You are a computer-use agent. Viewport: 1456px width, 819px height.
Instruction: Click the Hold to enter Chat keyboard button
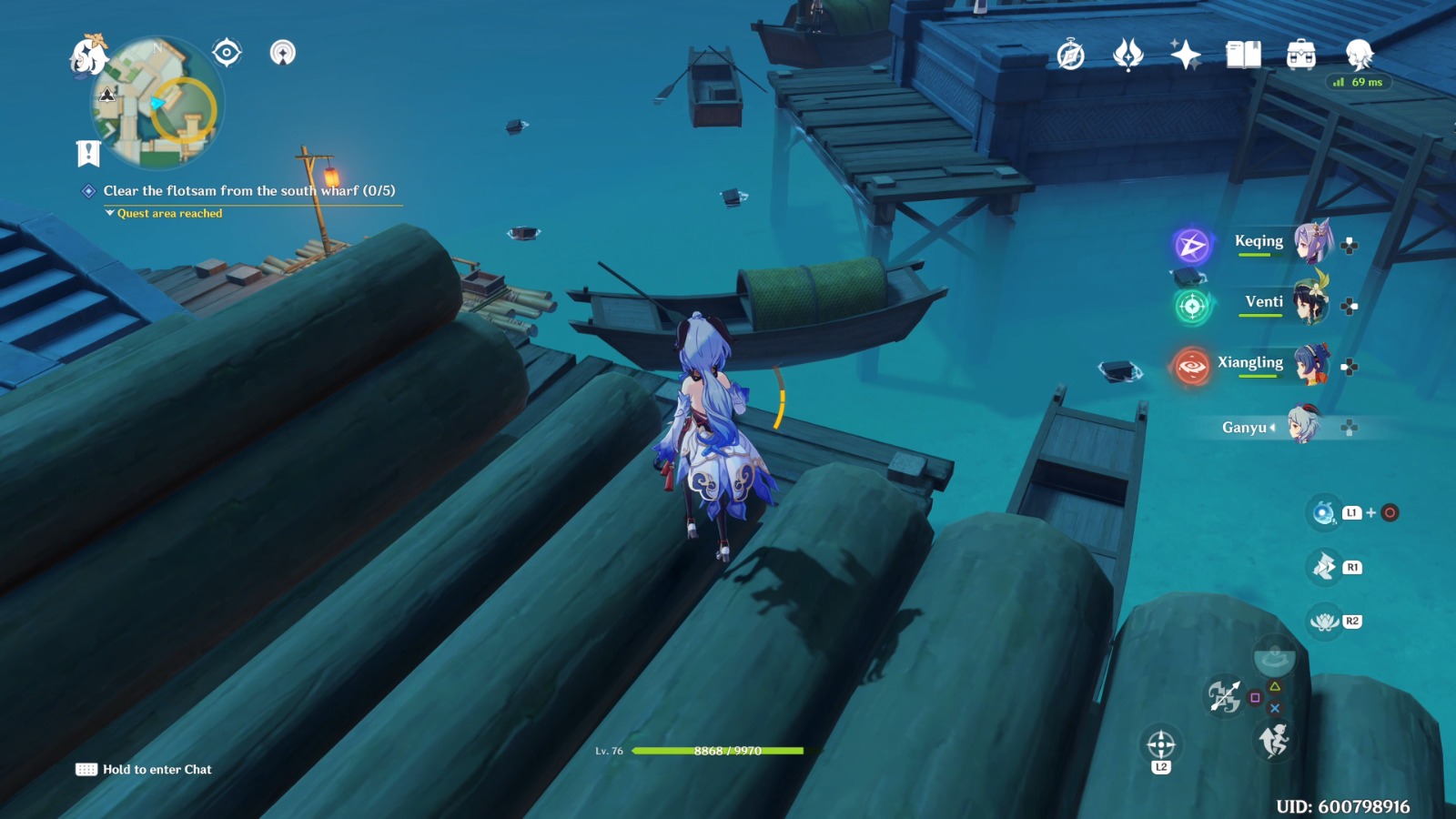[86, 769]
